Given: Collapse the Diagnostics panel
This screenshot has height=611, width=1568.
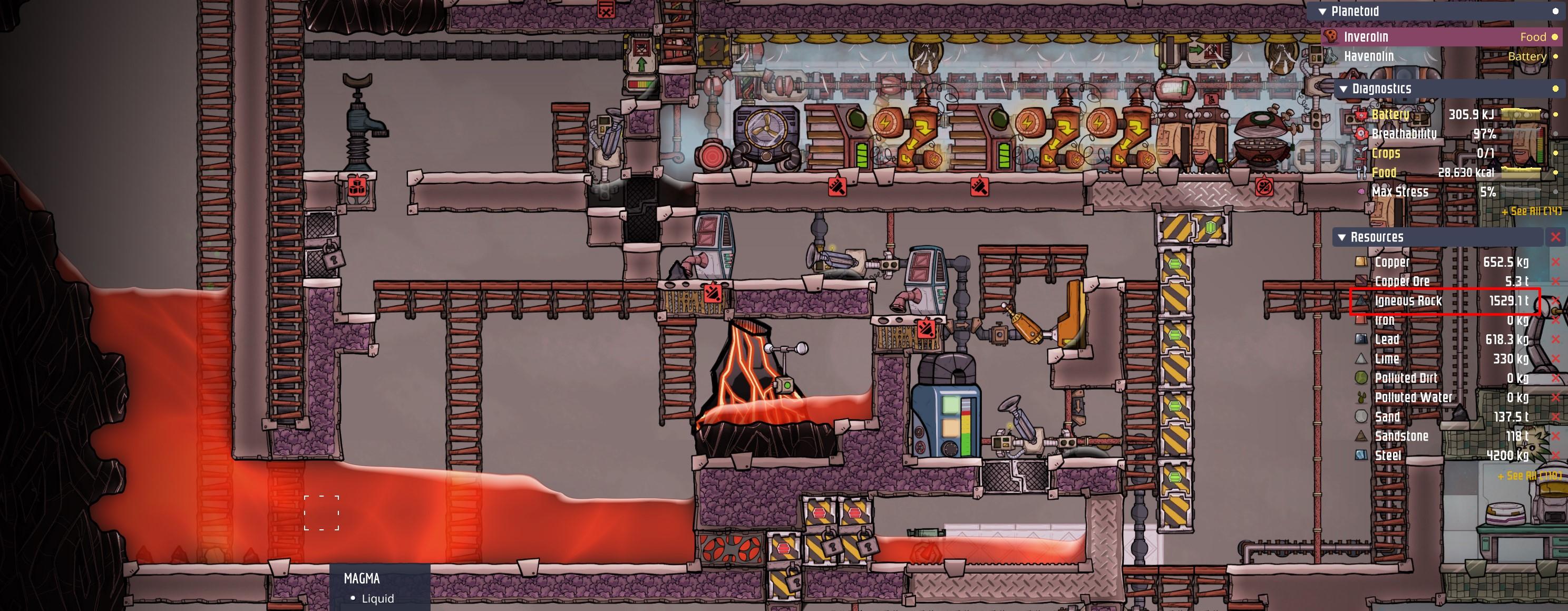Looking at the screenshot, I should (1344, 89).
